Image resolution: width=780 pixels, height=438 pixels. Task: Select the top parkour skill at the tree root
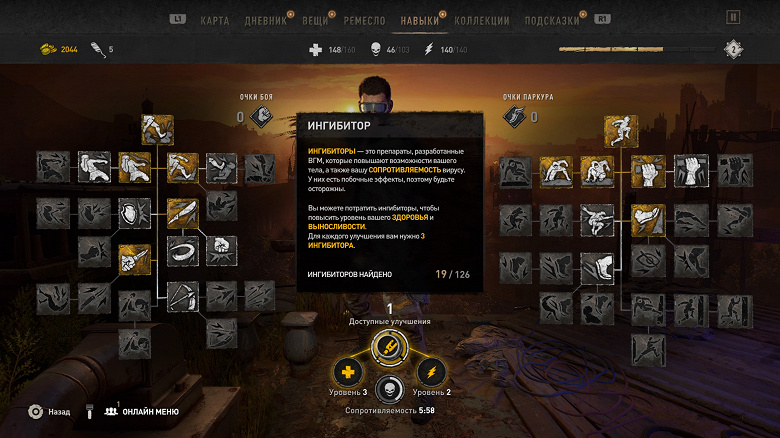(619, 130)
